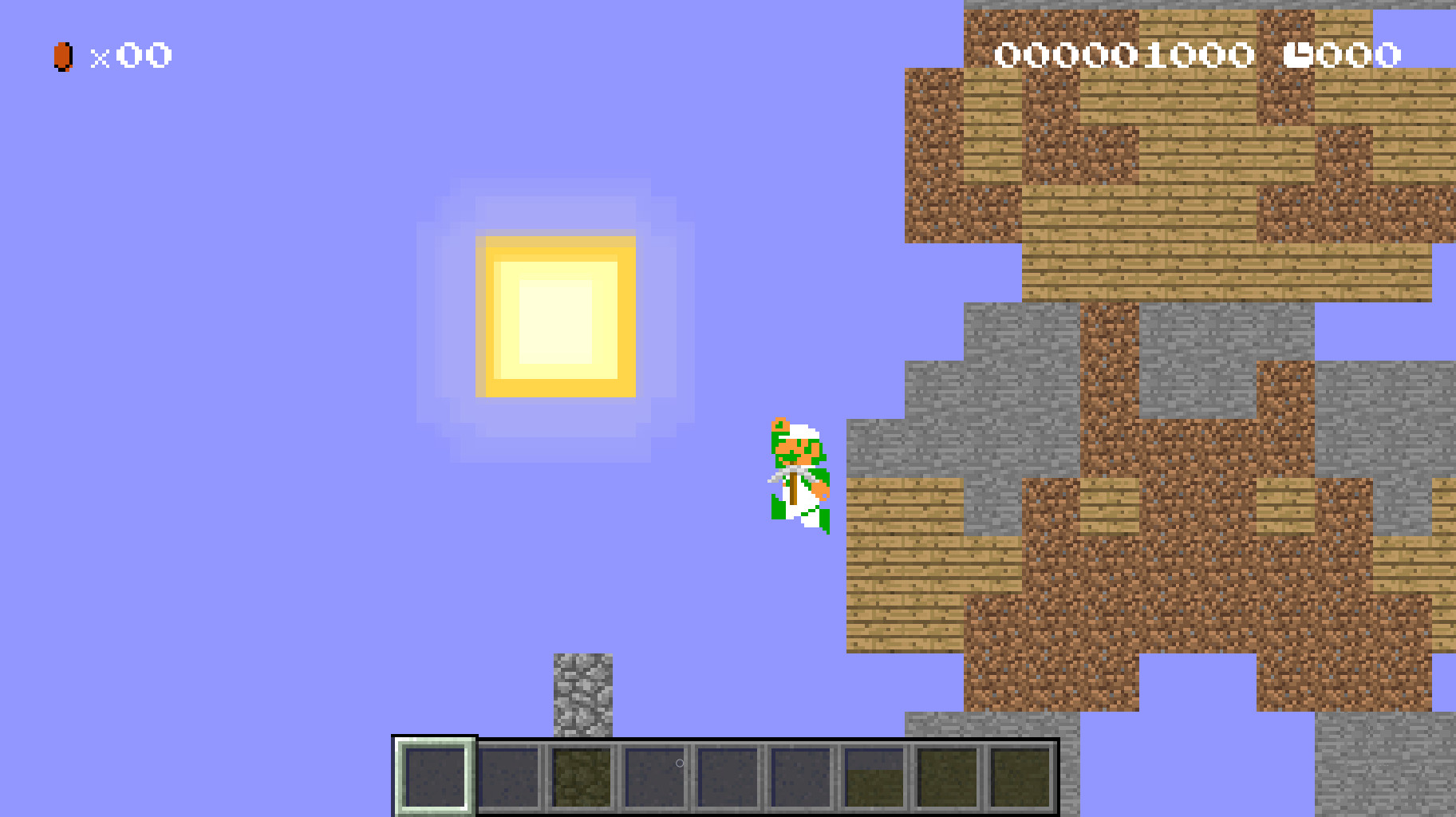Select the fourth hotbar slot

pyautogui.click(x=654, y=778)
